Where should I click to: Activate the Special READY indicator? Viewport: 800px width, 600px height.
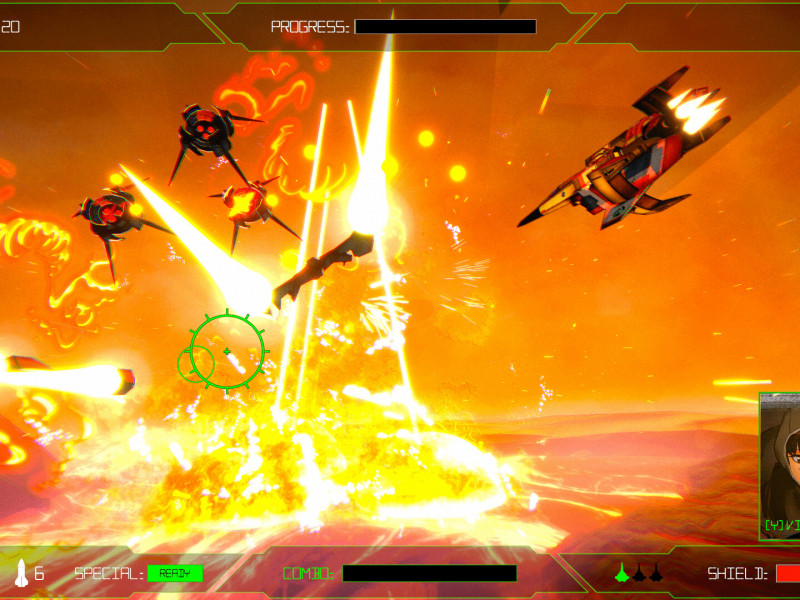175,573
